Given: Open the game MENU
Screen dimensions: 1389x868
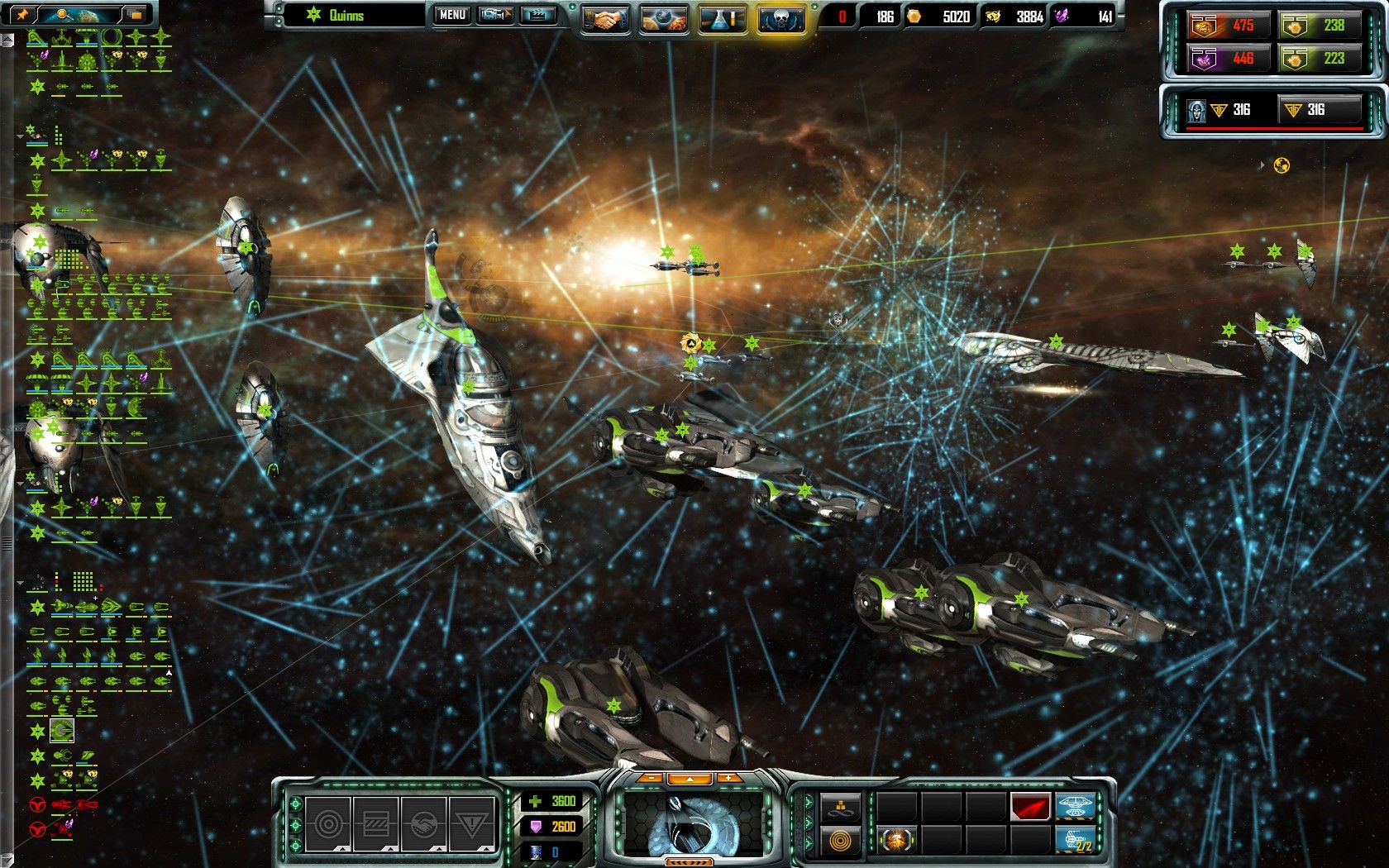Looking at the screenshot, I should pyautogui.click(x=452, y=15).
